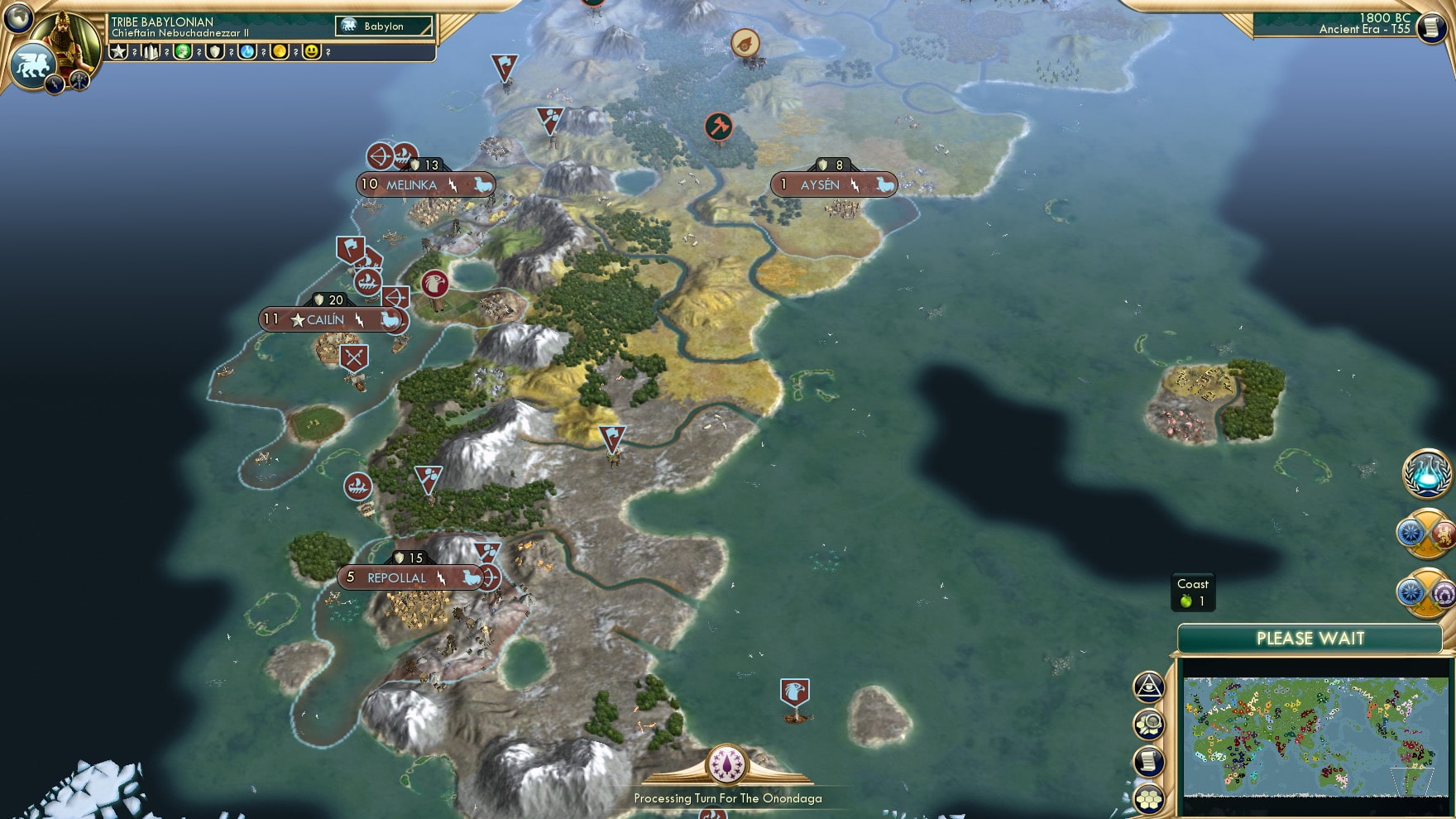
Task: Open the eye-in-pyramid minimap options button
Action: click(x=1148, y=686)
